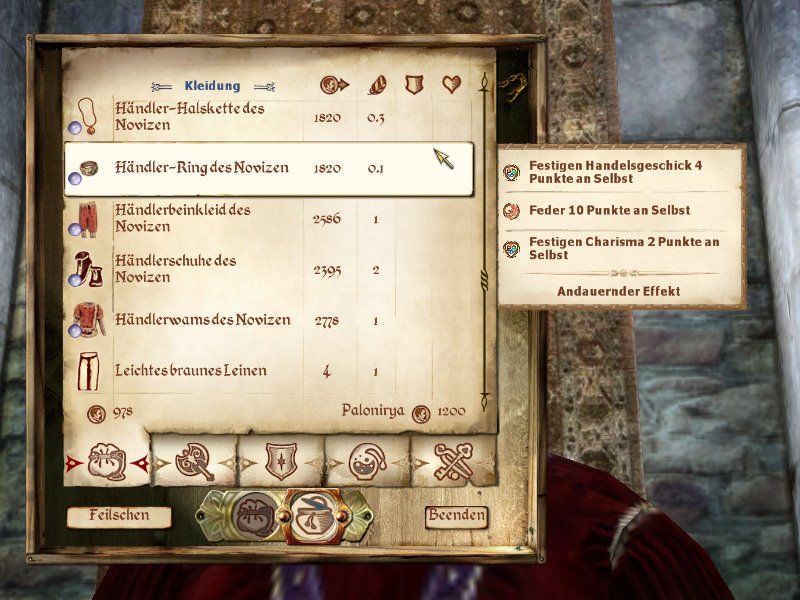Choose the Händler-Ring des Novizen item
The image size is (800, 600).
(202, 168)
